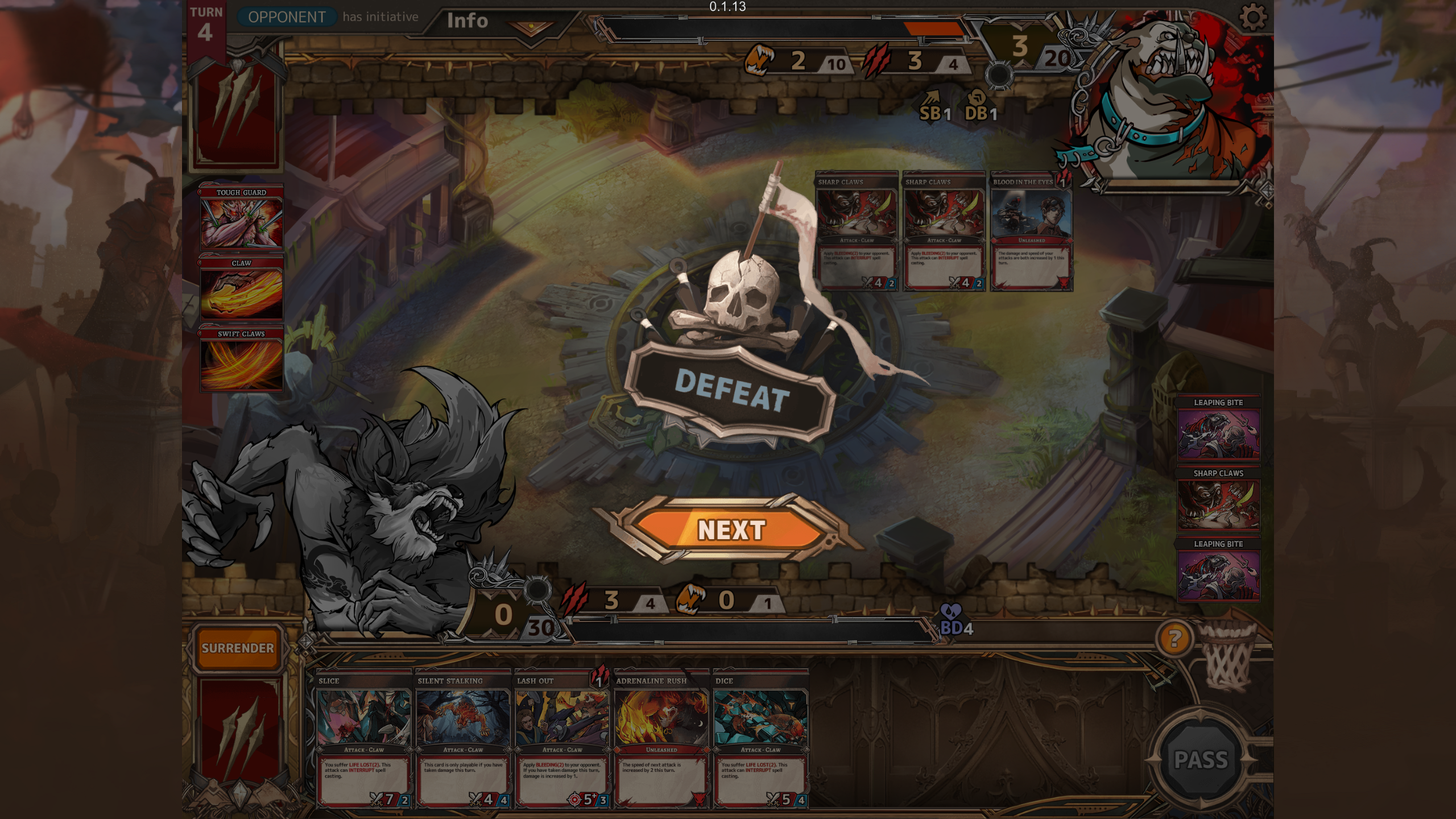The width and height of the screenshot is (1456, 819).
Task: View the Swift Claws card thumbnail
Action: coord(241,359)
